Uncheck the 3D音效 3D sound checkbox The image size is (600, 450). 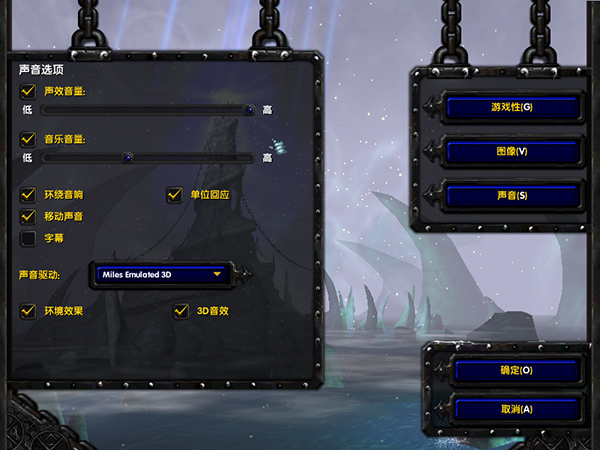pos(181,311)
